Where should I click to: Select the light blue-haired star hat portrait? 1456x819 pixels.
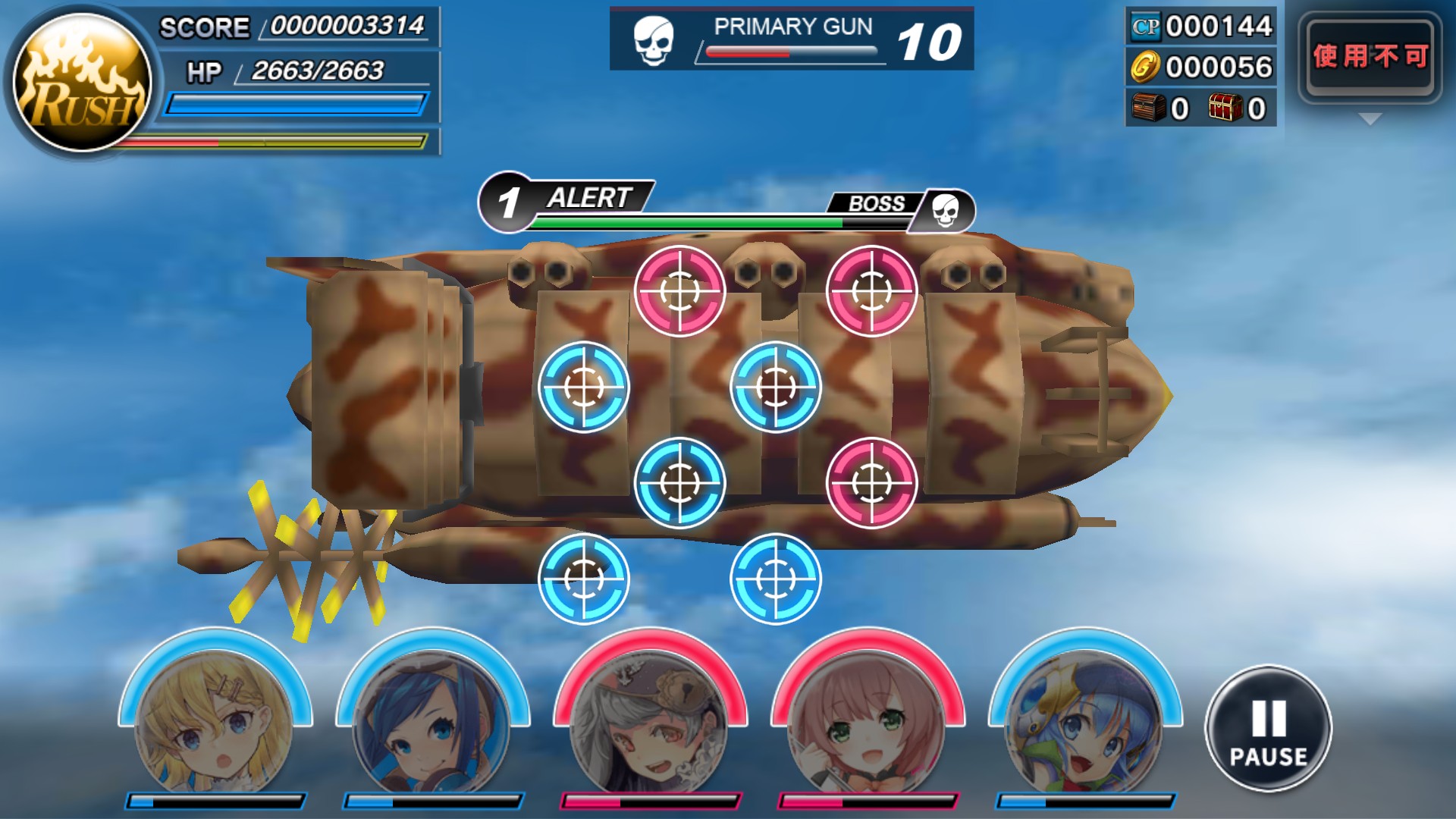tap(1085, 720)
